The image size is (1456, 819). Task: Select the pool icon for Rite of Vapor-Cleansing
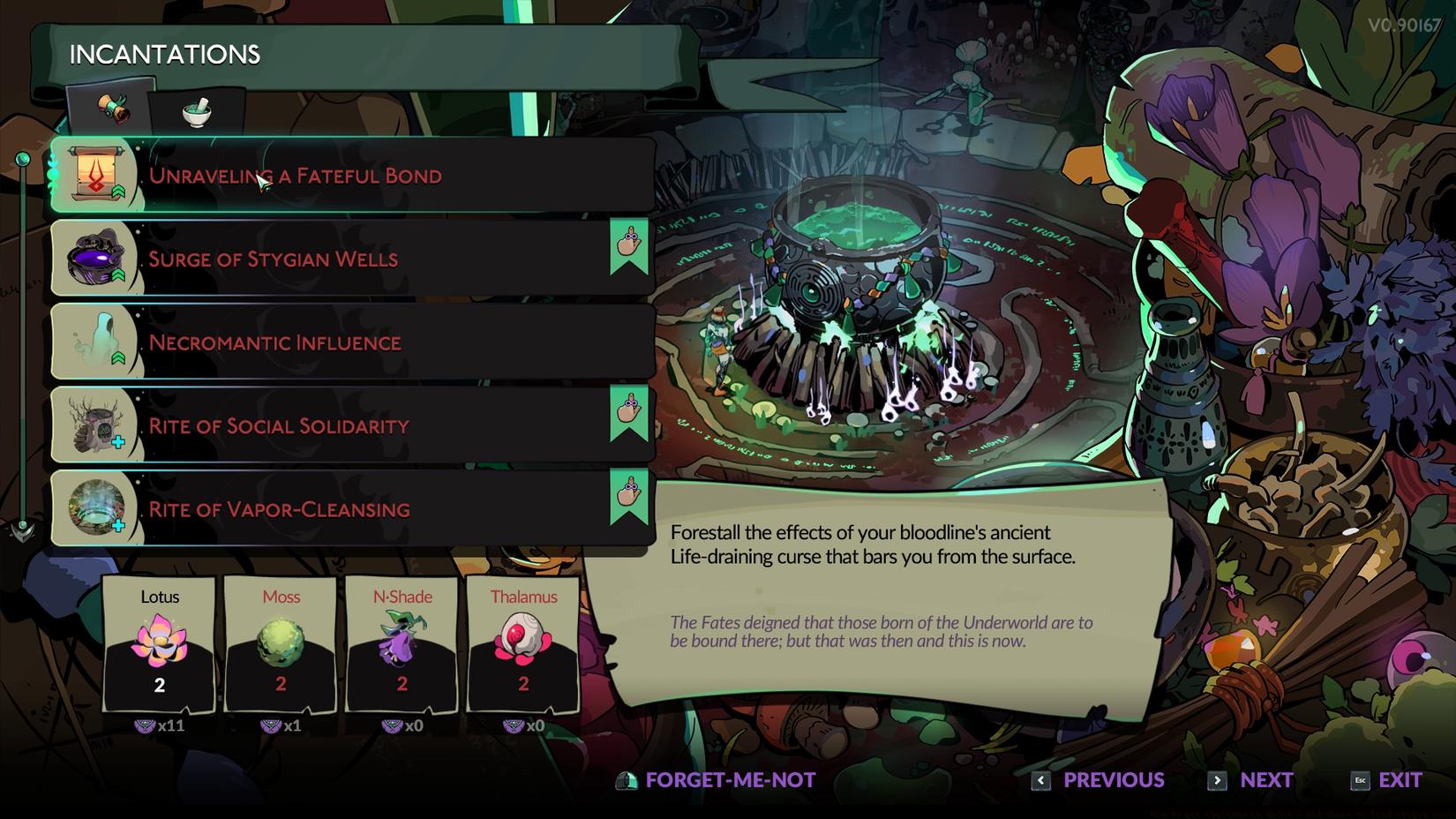(x=95, y=507)
